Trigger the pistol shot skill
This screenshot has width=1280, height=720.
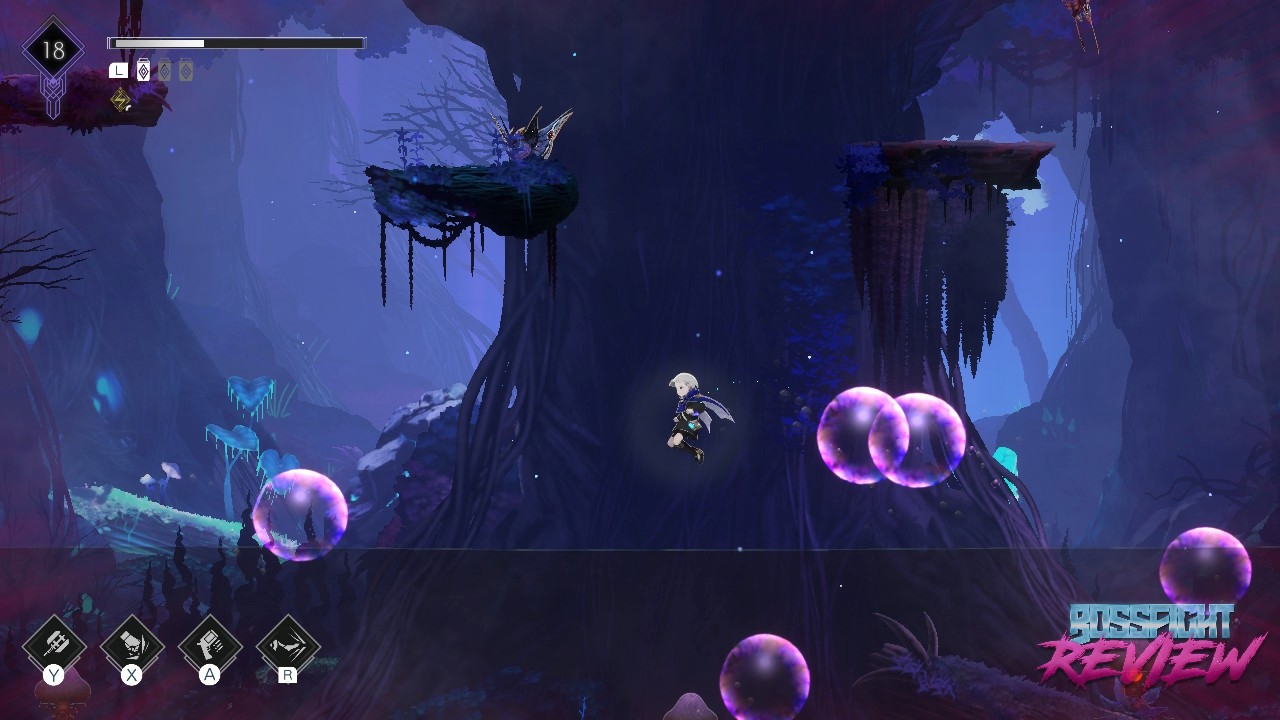coord(210,645)
